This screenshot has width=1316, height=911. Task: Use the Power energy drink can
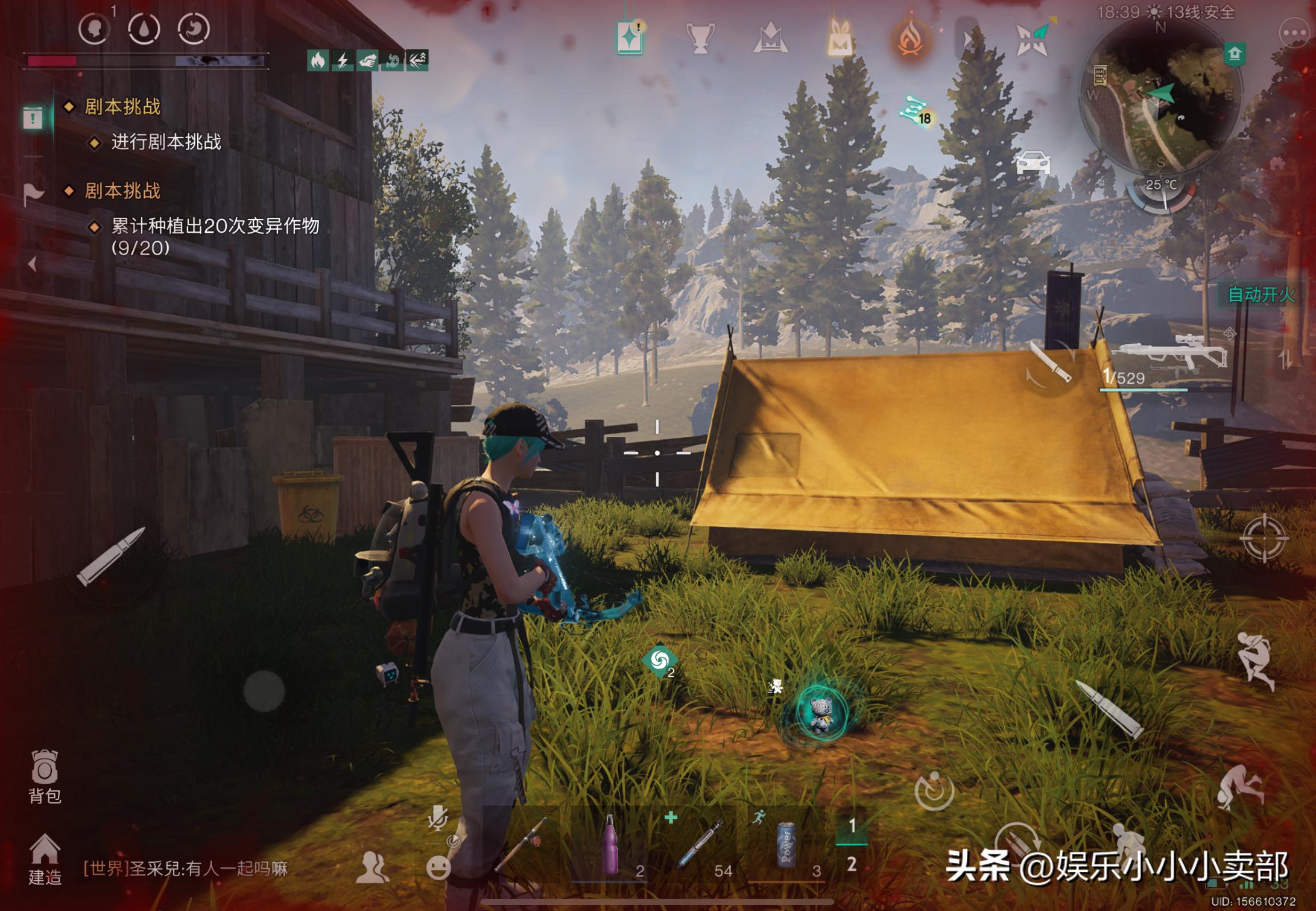click(786, 846)
